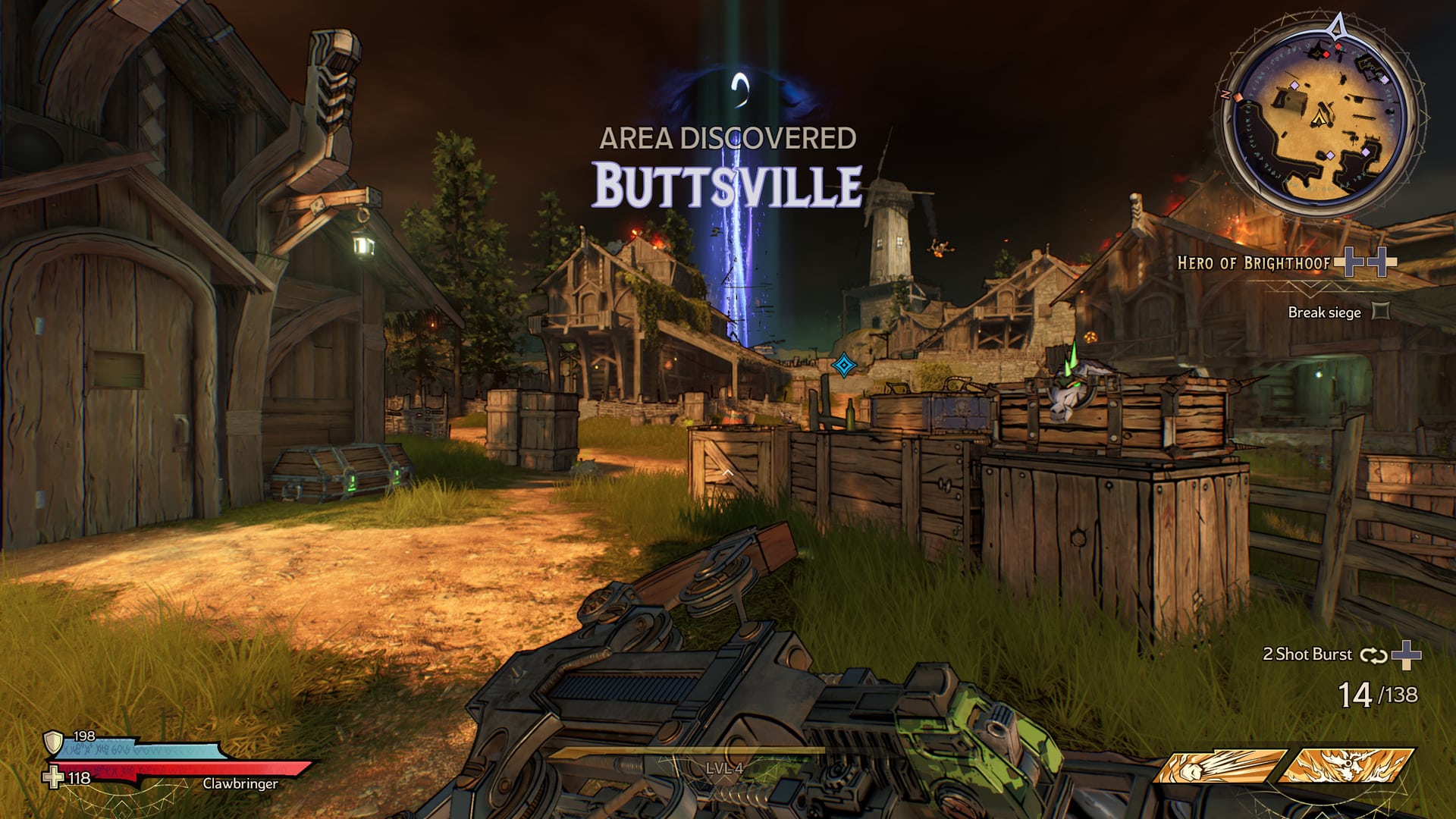Select the Hero of Brighthoof quest tracker
1456x819 pixels.
(1254, 263)
